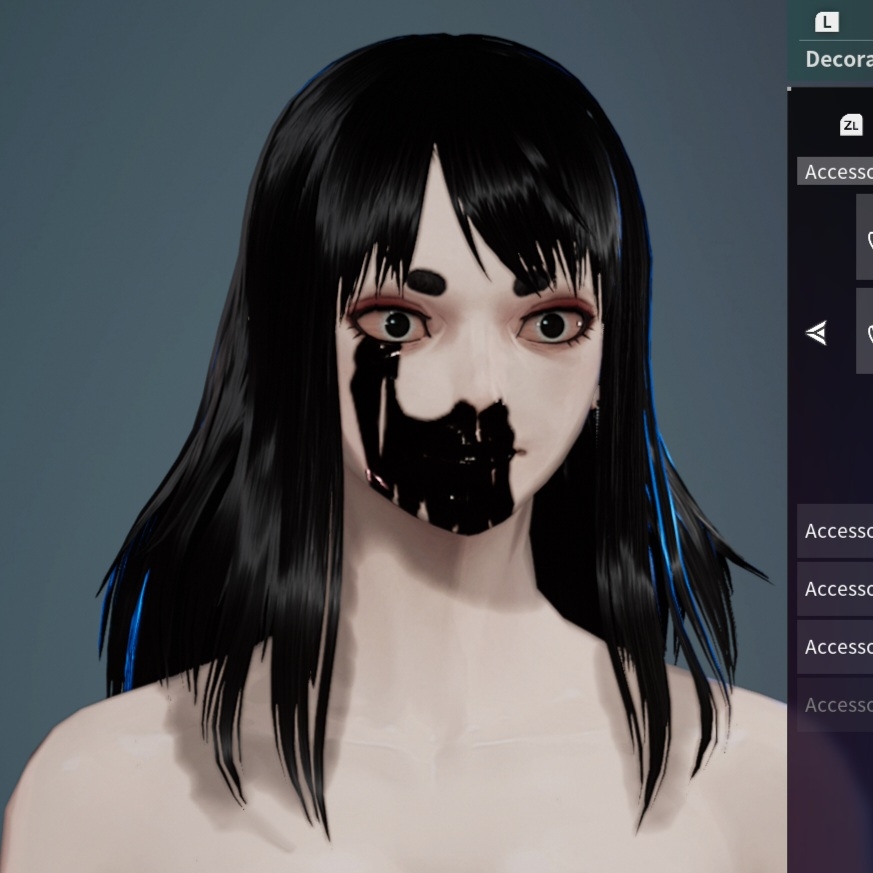Choose the greyed-out Accessory entry
Image resolution: width=873 pixels, height=873 pixels.
click(x=836, y=705)
